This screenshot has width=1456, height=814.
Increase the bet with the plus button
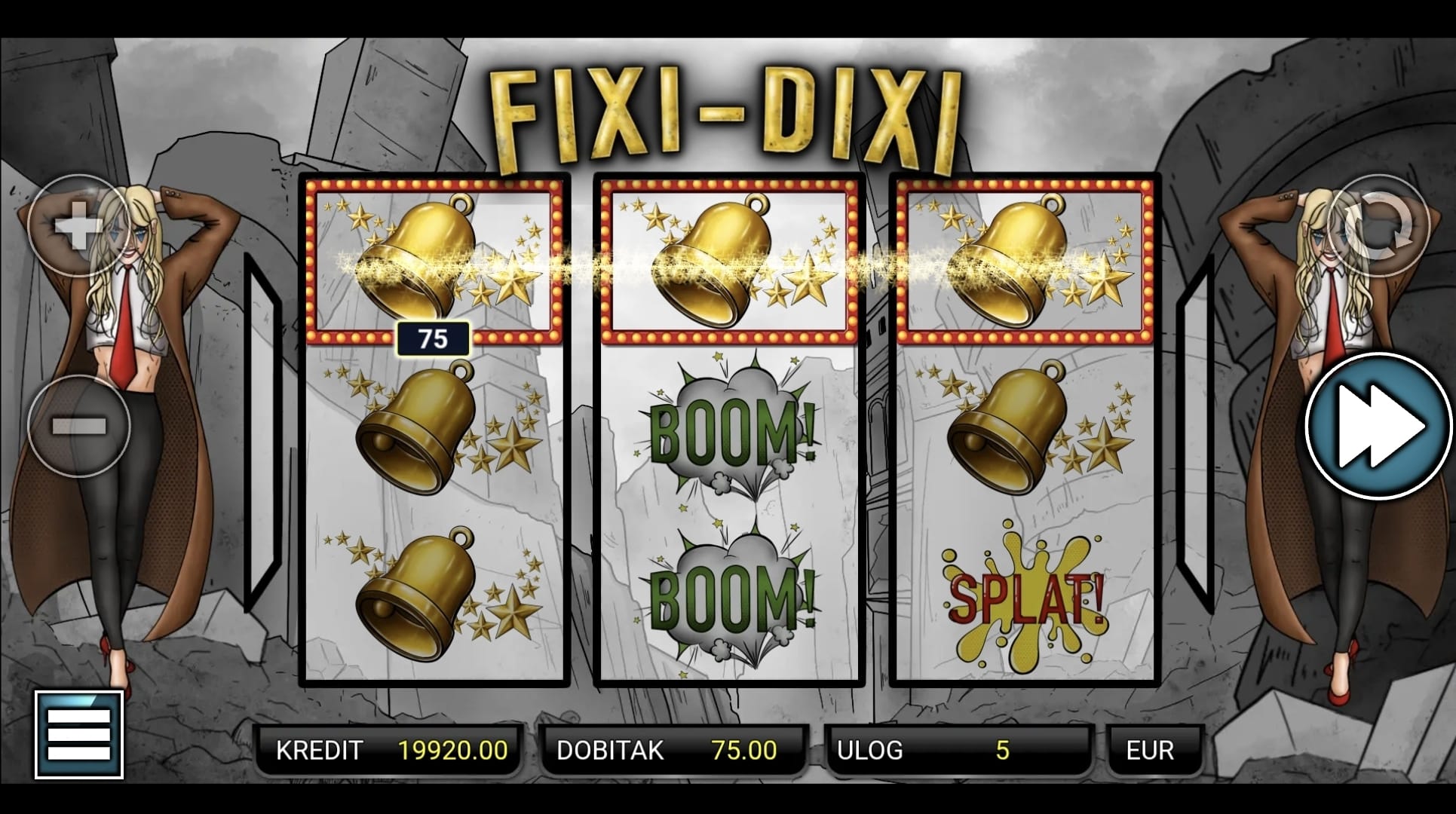(x=78, y=225)
